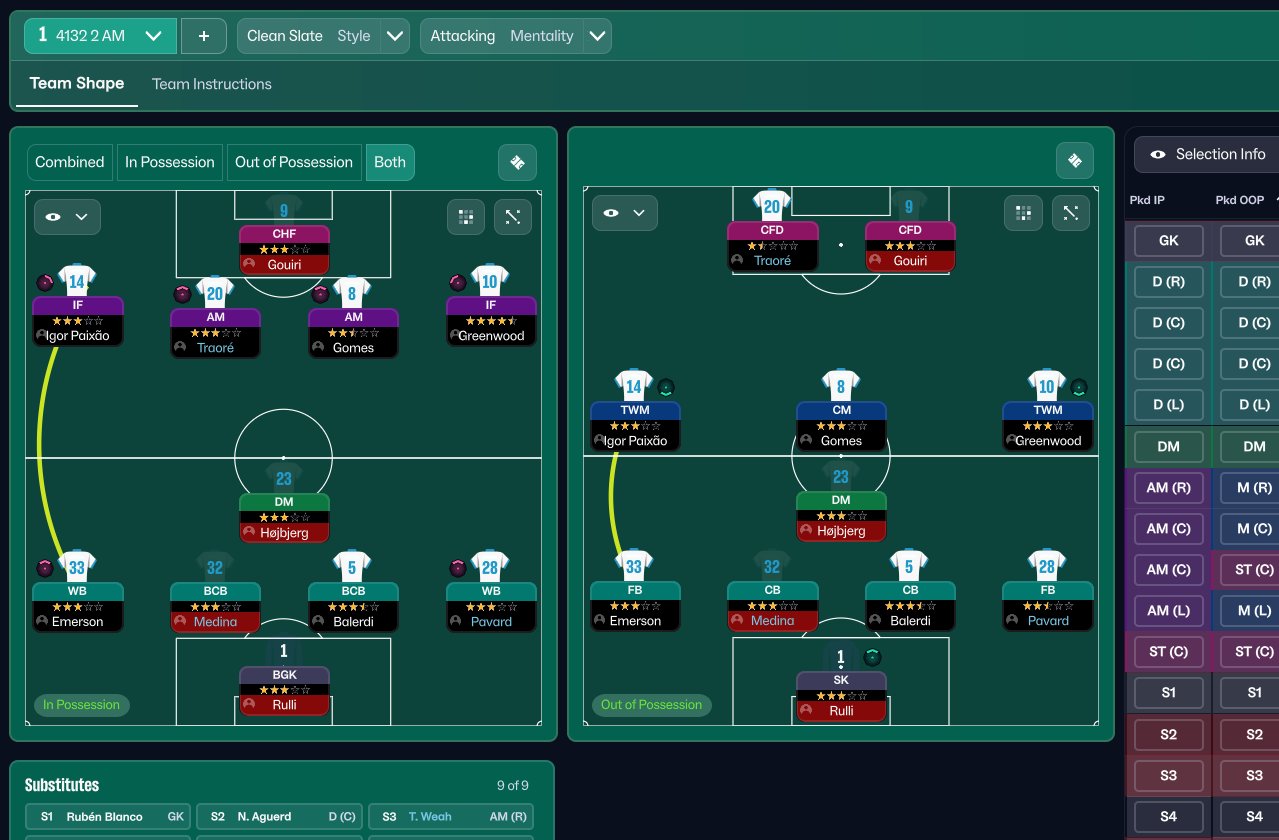Select the Team Shape tab
The image size is (1279, 840).
tap(77, 84)
